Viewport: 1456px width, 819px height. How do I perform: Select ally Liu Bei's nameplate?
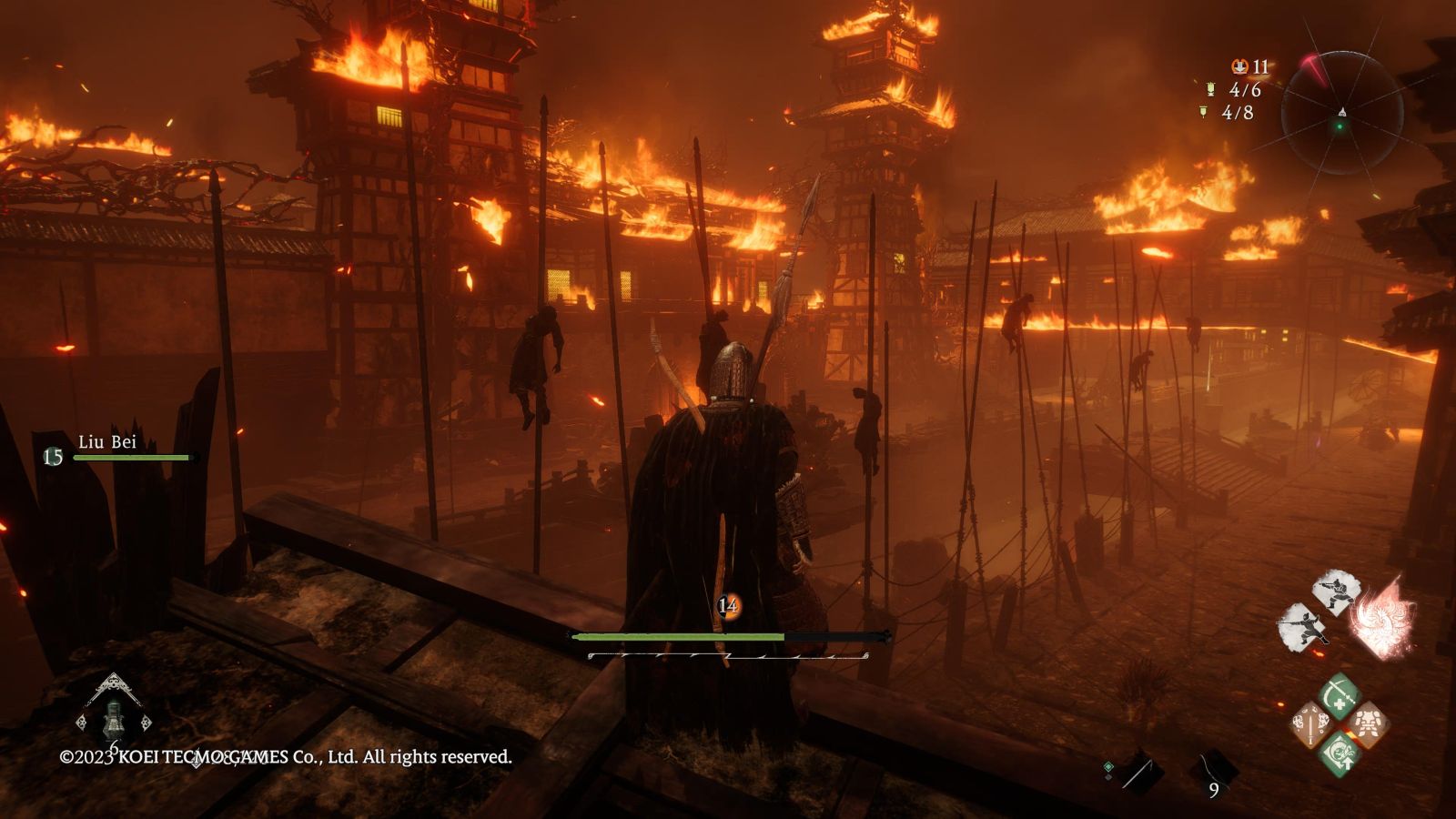click(x=107, y=442)
